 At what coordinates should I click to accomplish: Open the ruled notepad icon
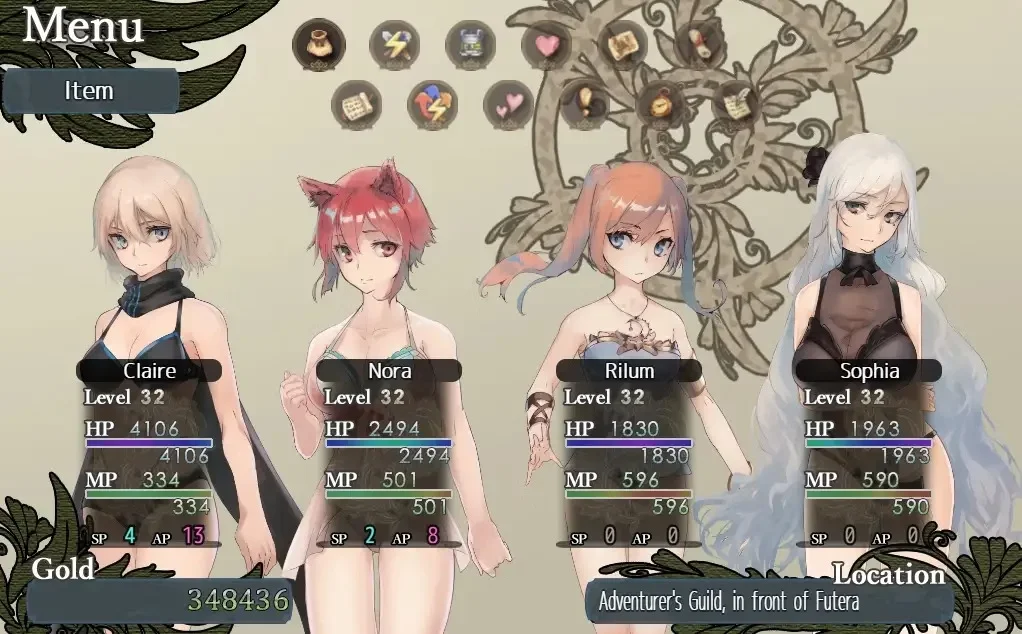tap(357, 104)
